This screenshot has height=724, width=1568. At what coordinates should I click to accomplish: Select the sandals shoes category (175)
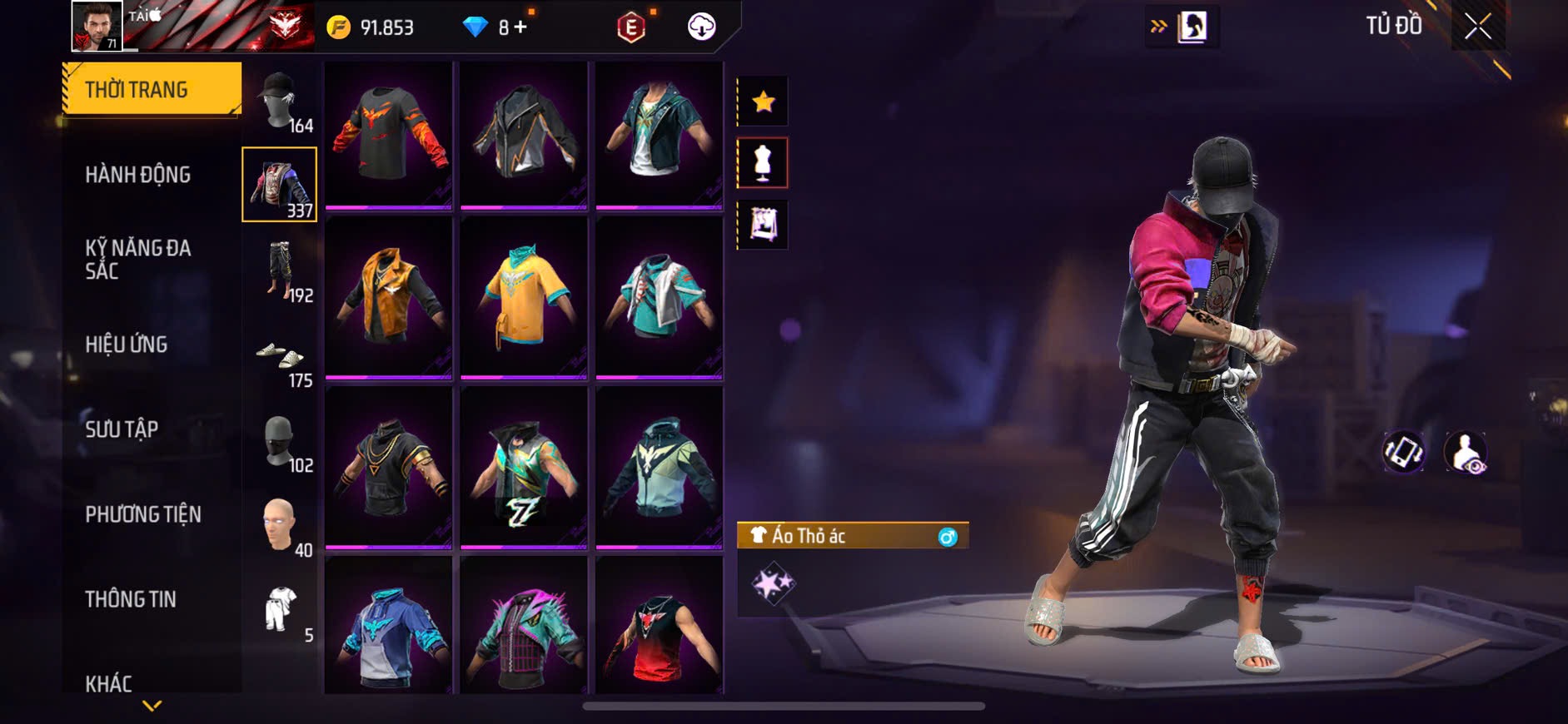(280, 358)
